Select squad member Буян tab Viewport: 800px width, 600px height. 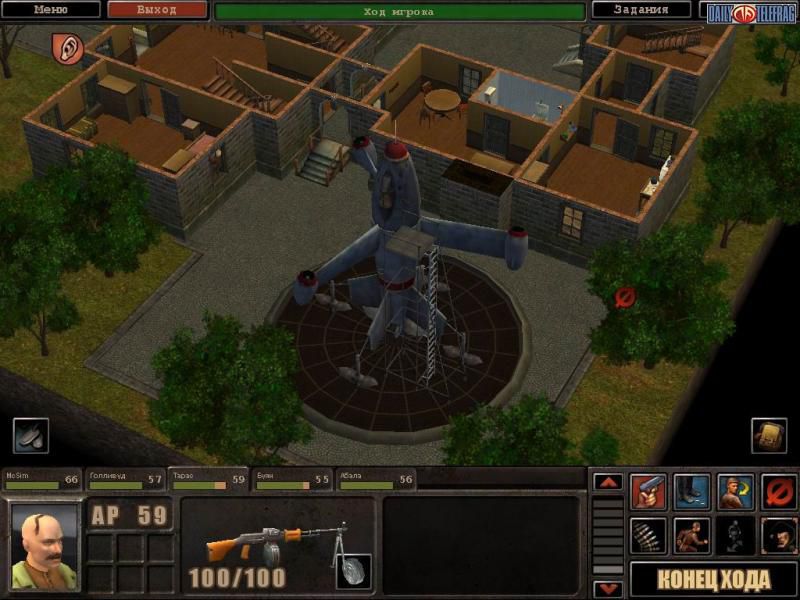tap(291, 481)
